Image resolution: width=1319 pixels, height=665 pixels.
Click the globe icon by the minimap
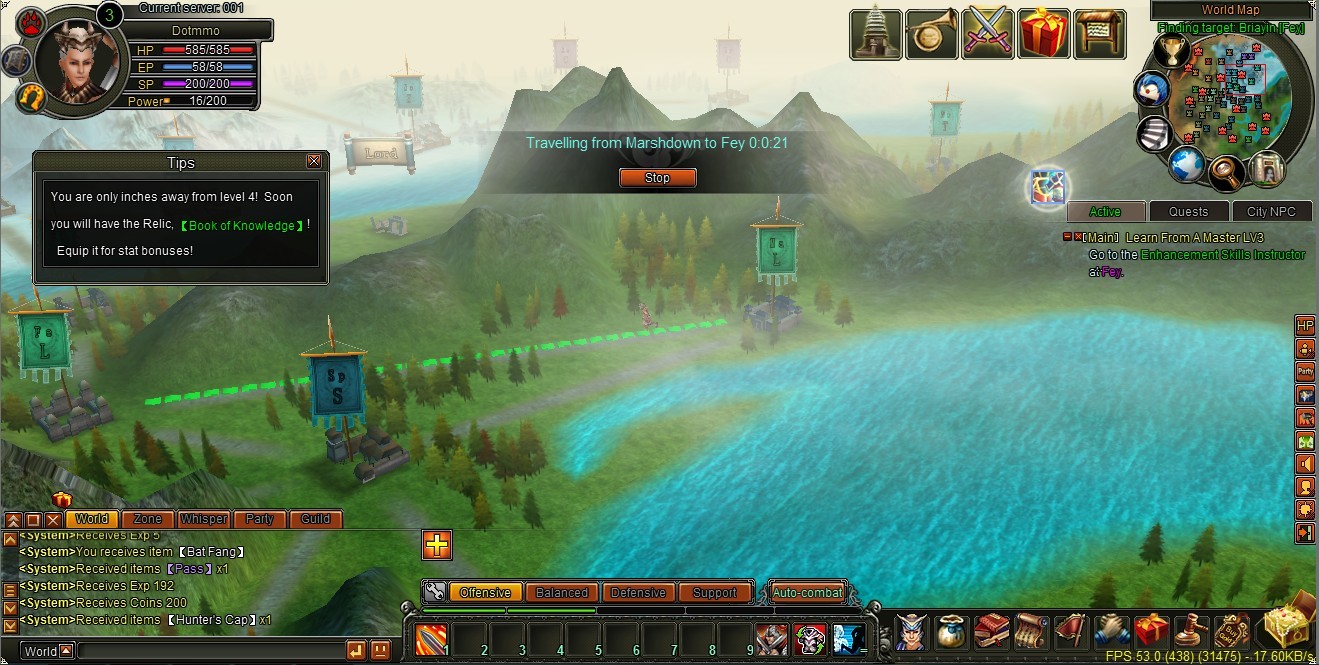1187,164
